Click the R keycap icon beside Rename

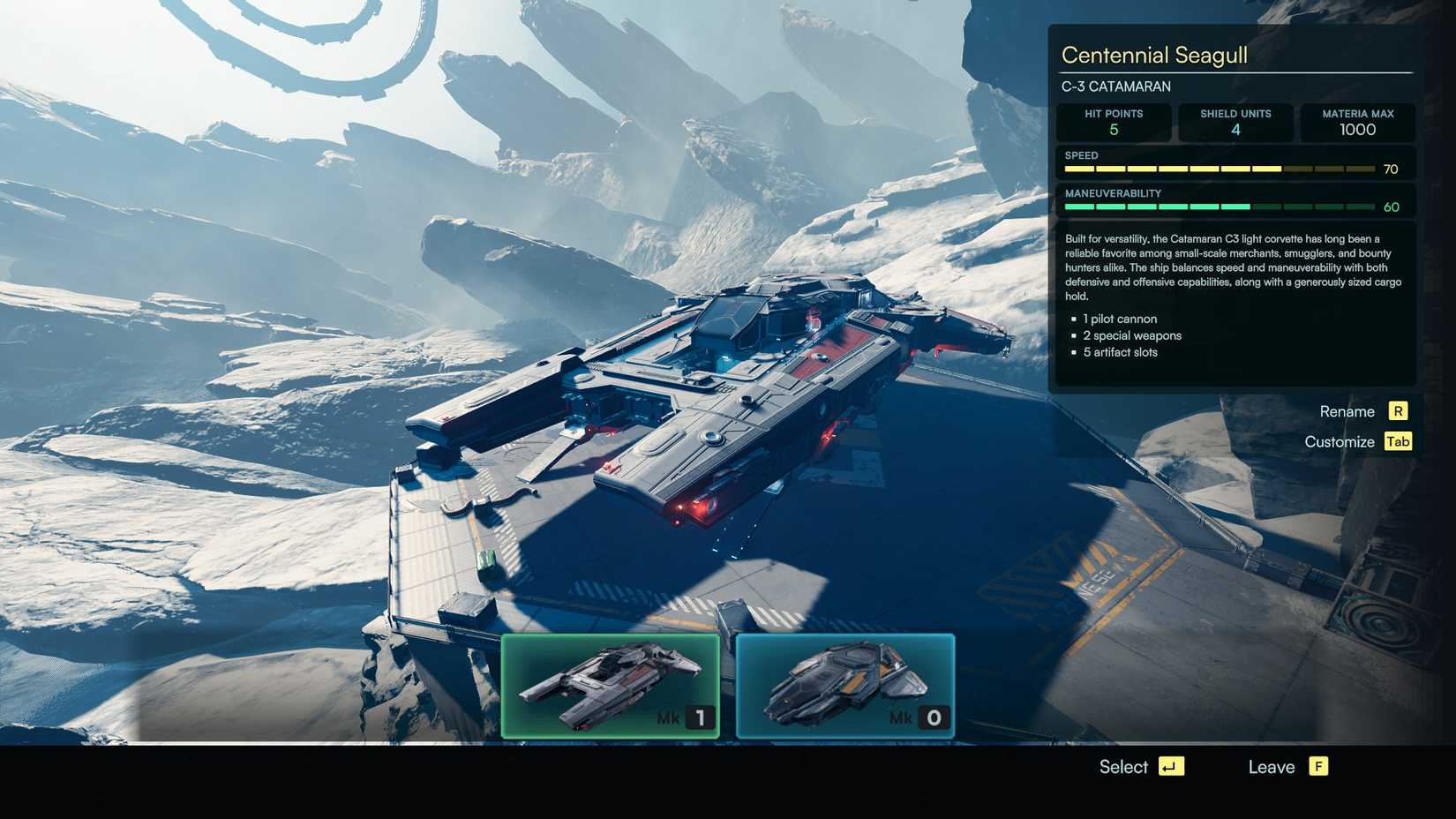click(x=1398, y=411)
